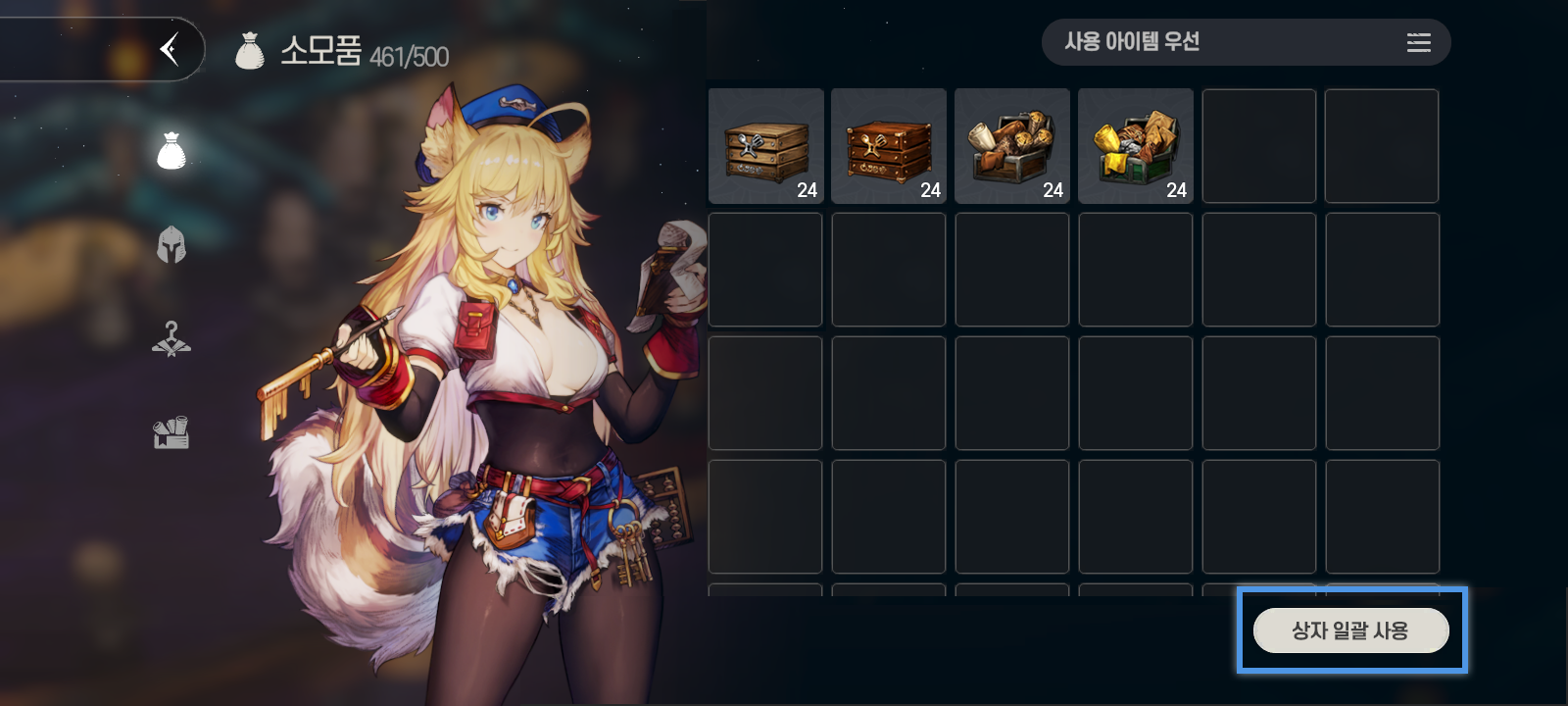Select the light wooden crate item
Screen dimensions: 1568x706
click(x=766, y=146)
